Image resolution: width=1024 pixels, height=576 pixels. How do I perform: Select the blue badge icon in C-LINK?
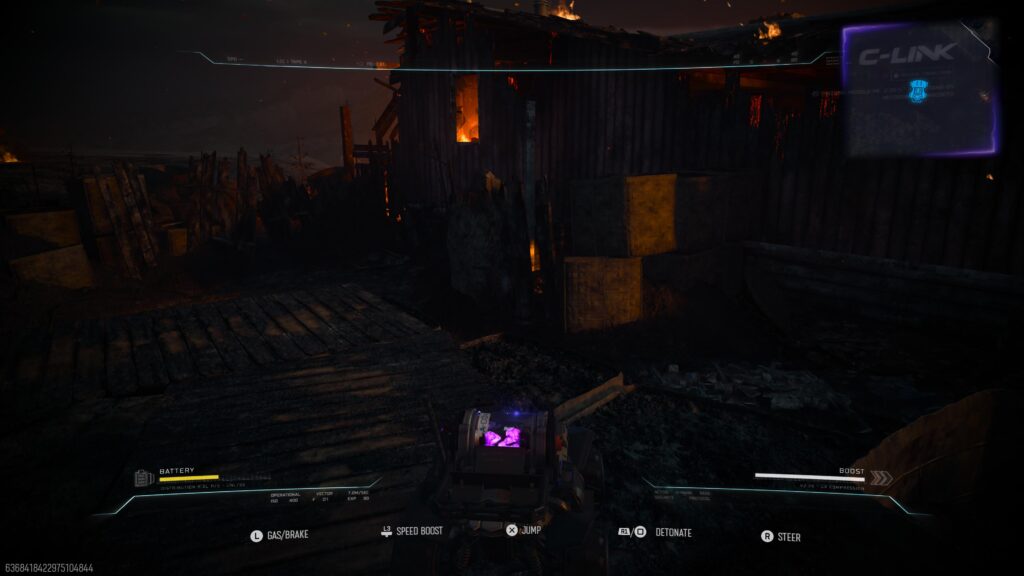[x=918, y=91]
